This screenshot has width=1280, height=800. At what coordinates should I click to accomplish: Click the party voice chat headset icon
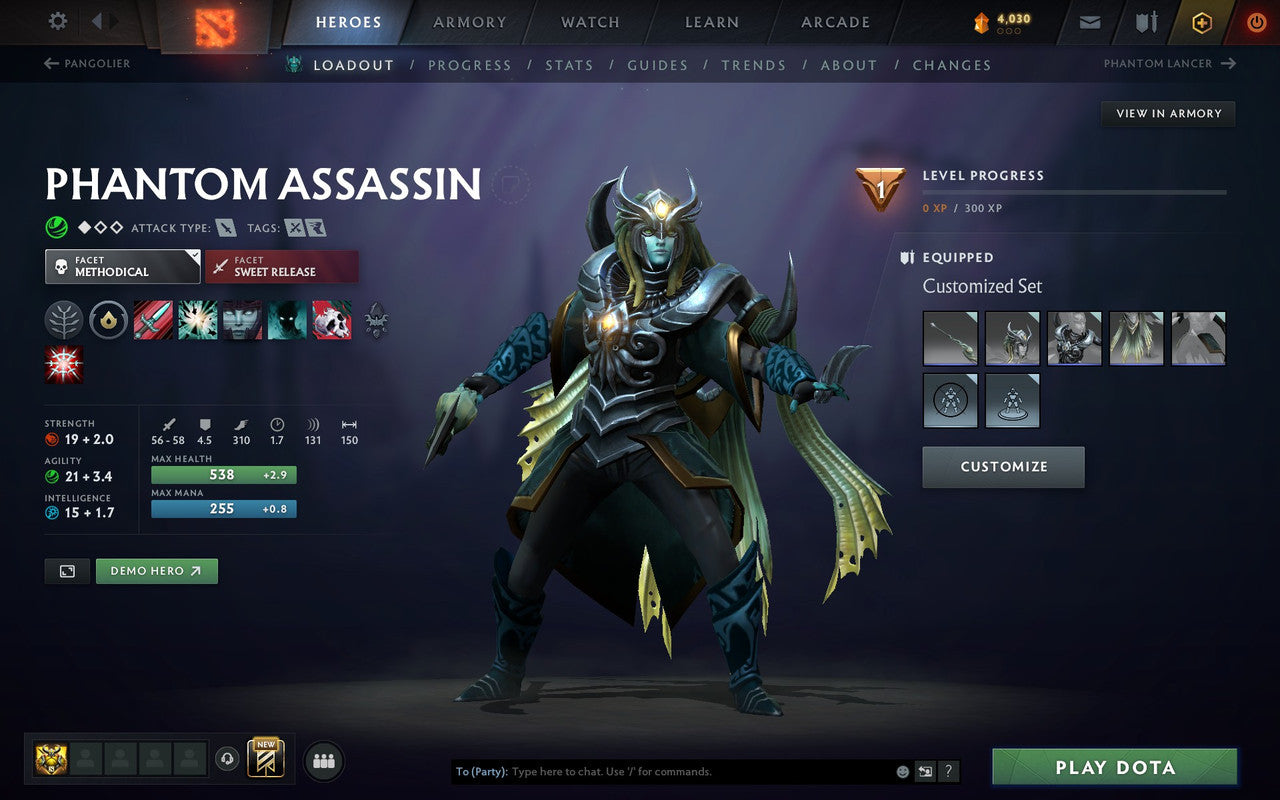coord(225,760)
